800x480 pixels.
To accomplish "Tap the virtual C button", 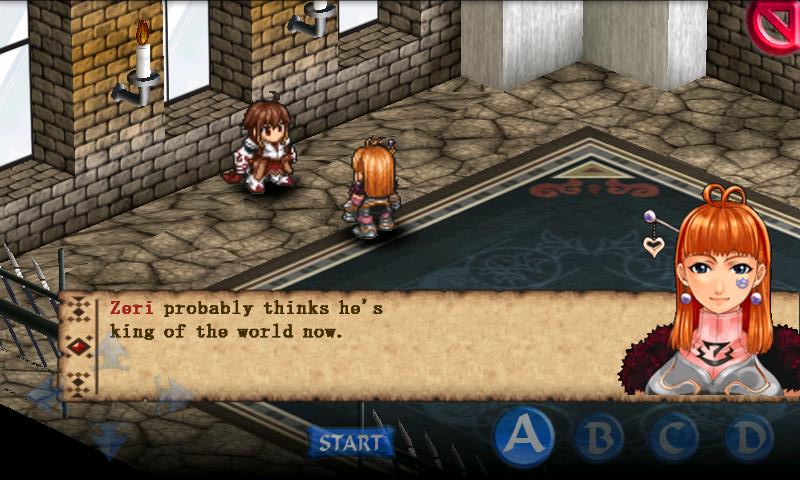I will (x=673, y=437).
